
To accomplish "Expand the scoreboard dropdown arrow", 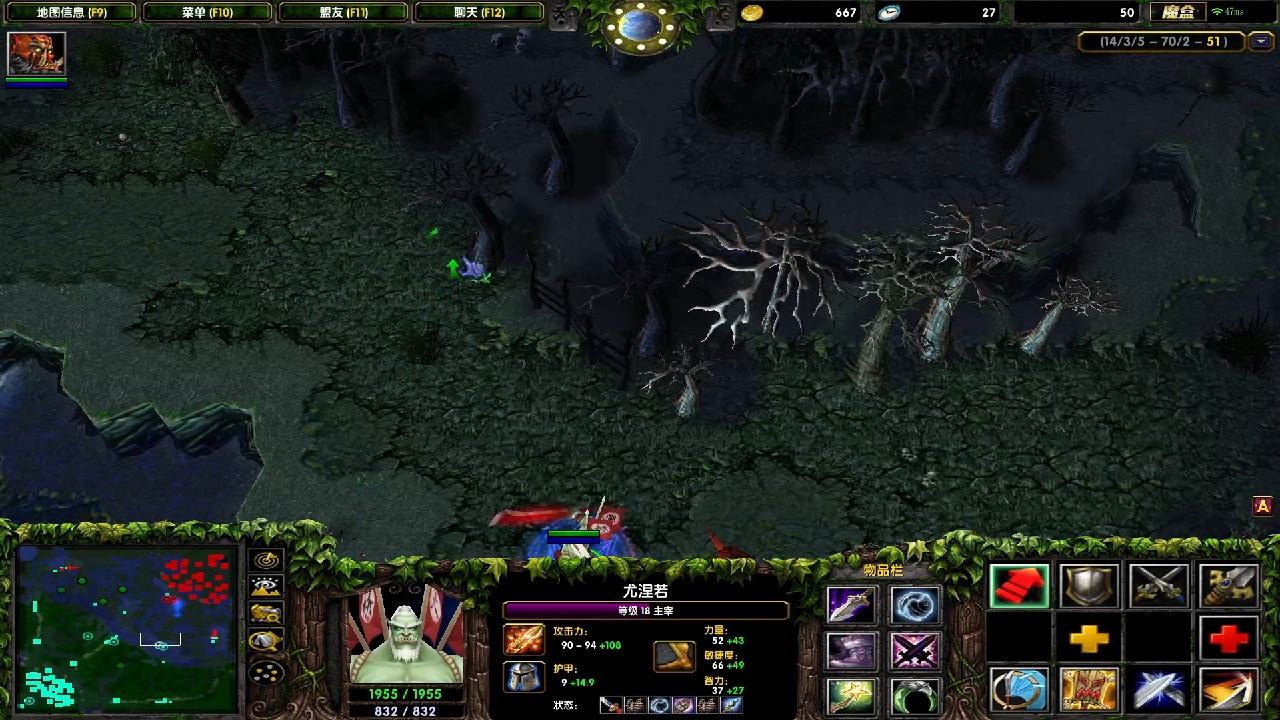I will [x=1261, y=42].
